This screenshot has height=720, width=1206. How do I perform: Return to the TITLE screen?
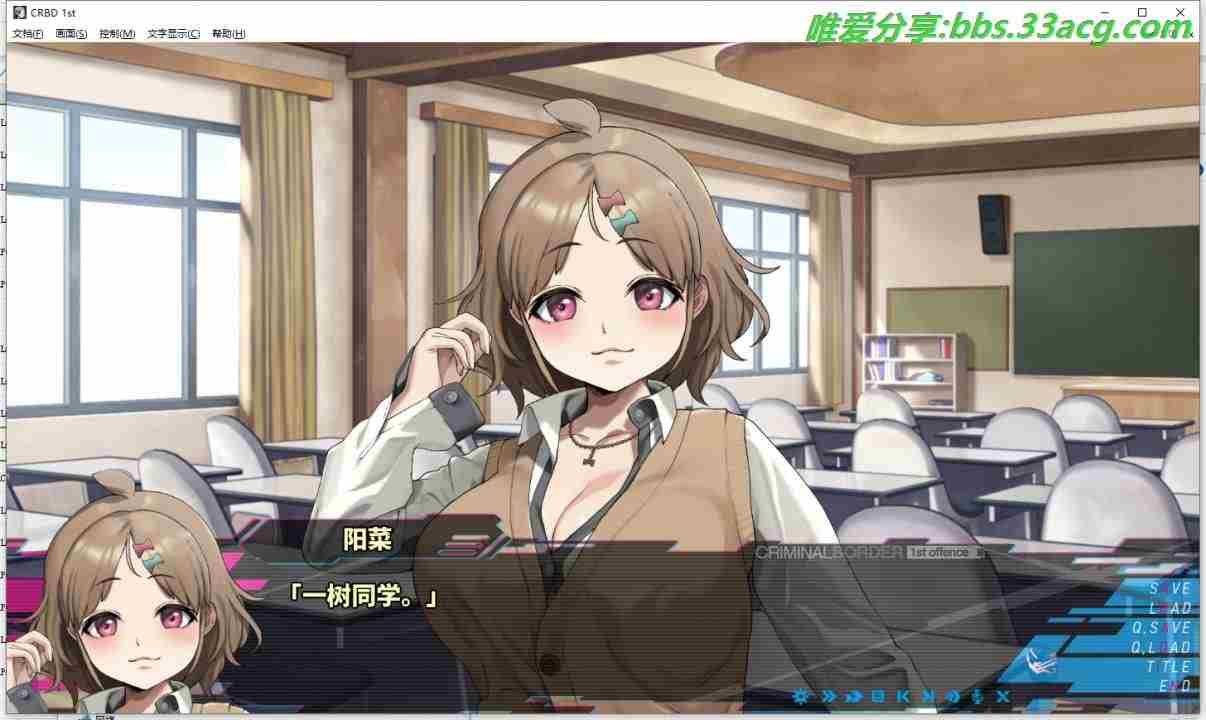tap(1167, 667)
